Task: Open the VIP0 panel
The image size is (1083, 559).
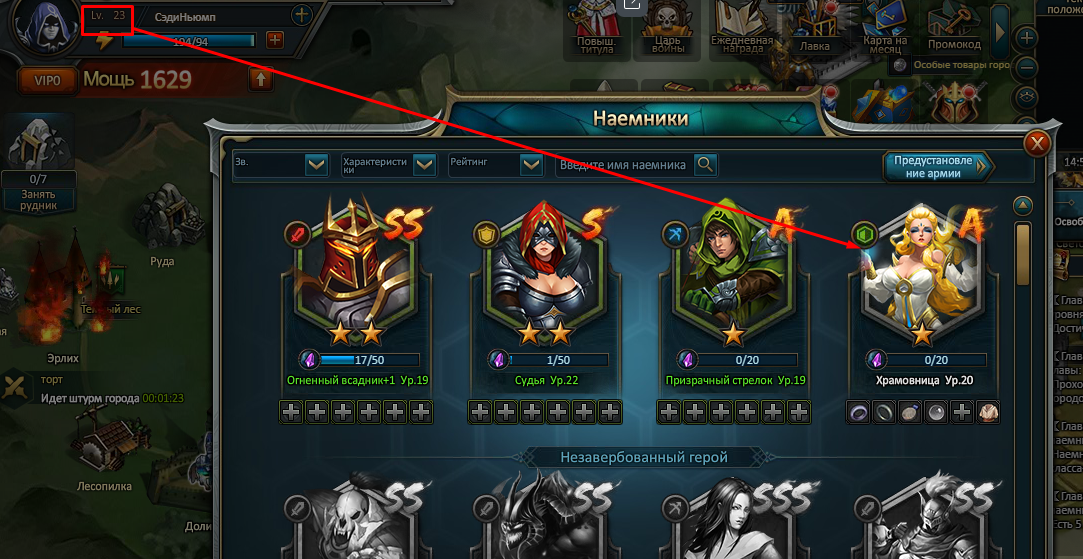Action: point(46,80)
